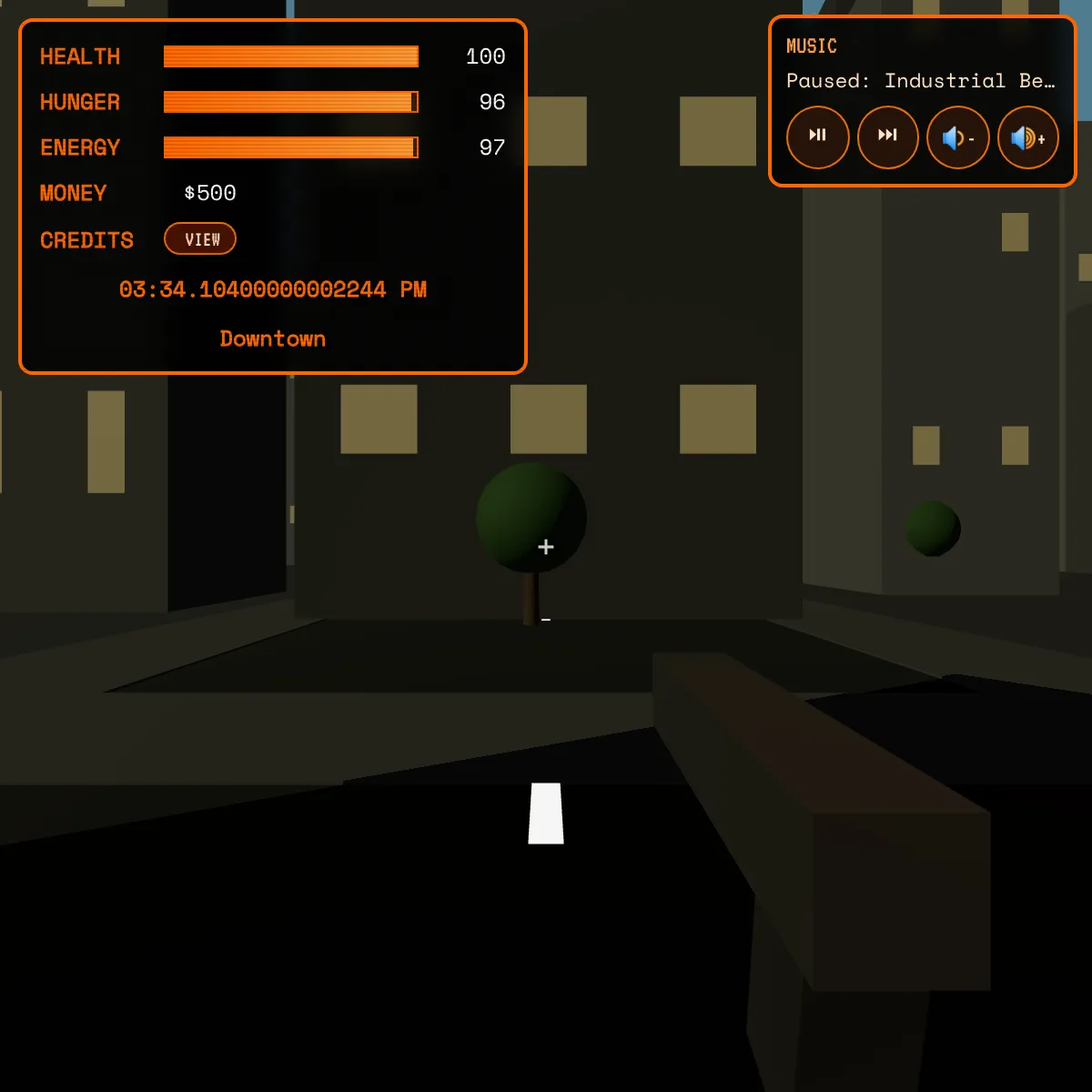Toggle music play/pause
This screenshot has height=1092, width=1092.
coord(817,136)
